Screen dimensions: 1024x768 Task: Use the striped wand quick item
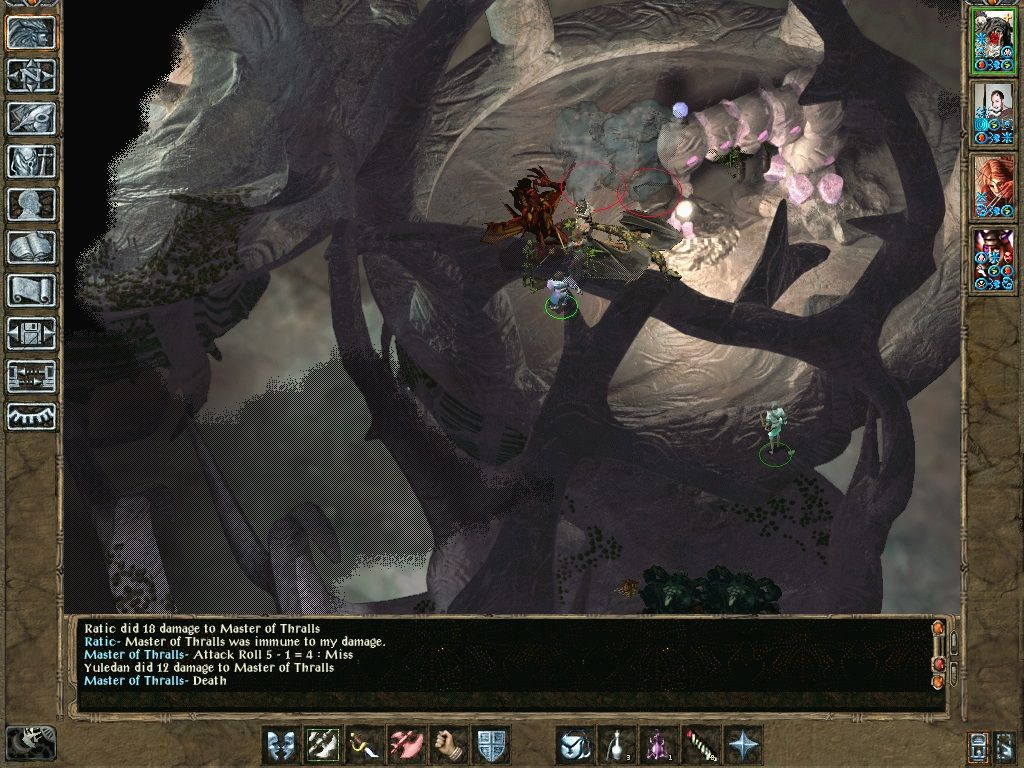701,746
